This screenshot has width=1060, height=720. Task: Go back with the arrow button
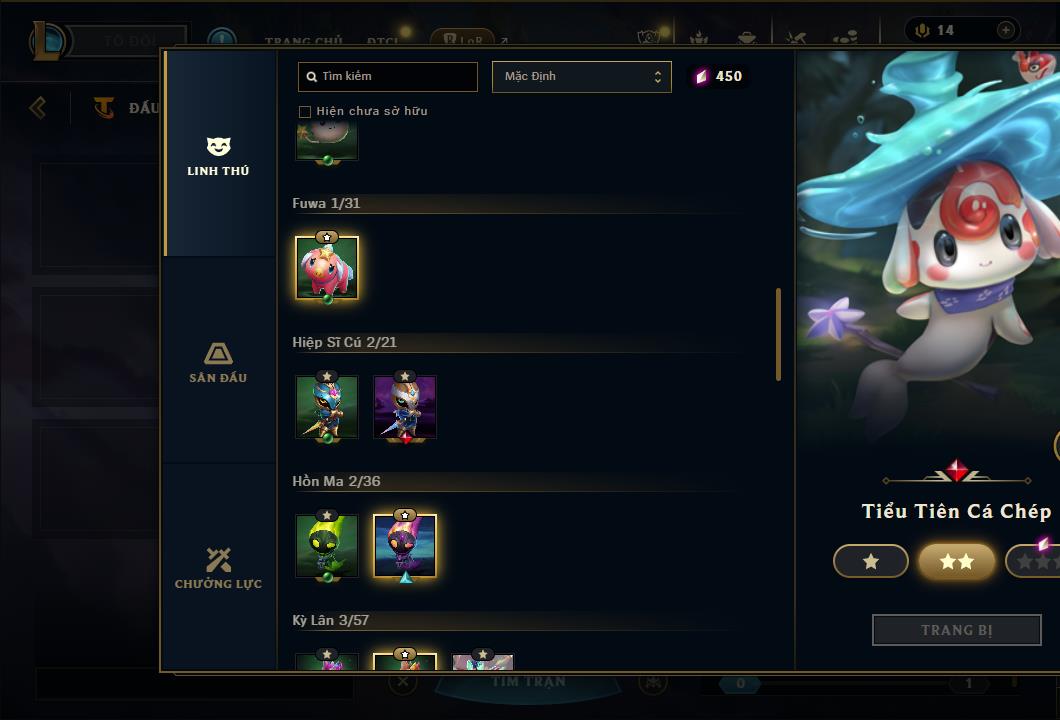(38, 107)
